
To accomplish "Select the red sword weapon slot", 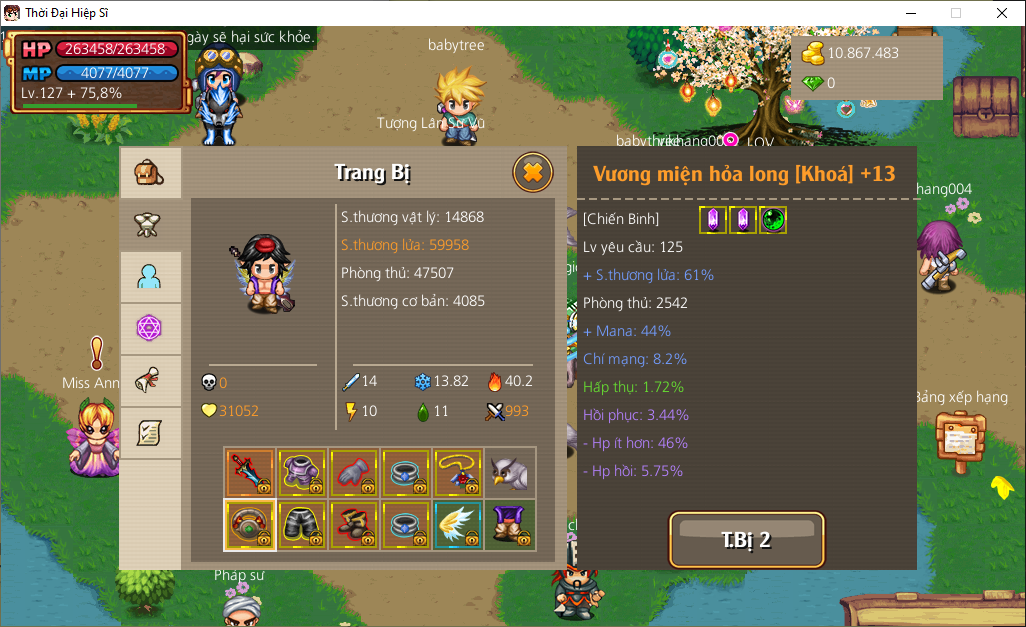I will click(250, 473).
